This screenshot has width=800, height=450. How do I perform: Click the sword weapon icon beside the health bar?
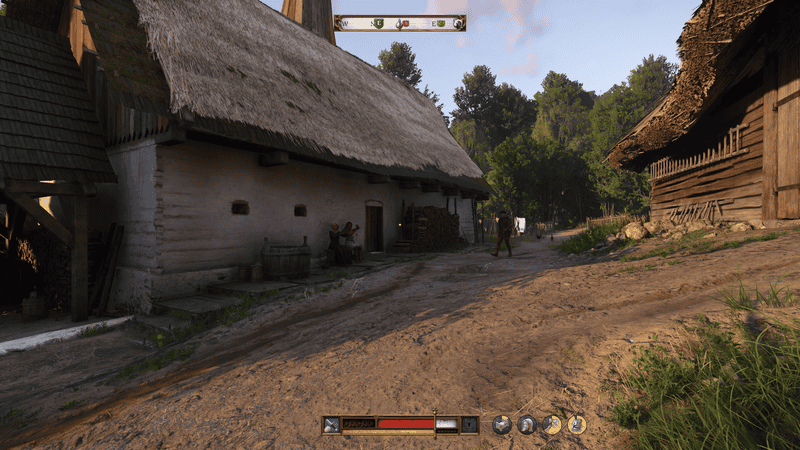pyautogui.click(x=331, y=424)
